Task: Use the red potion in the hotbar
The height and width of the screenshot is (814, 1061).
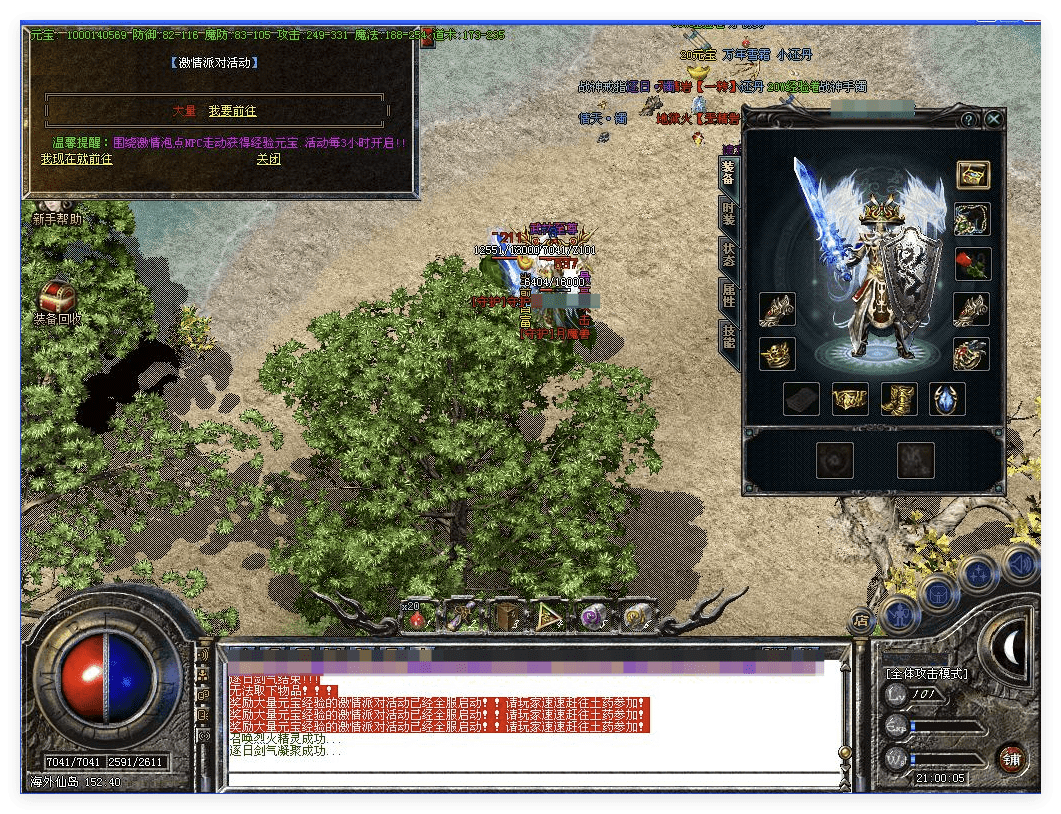Action: tap(415, 617)
